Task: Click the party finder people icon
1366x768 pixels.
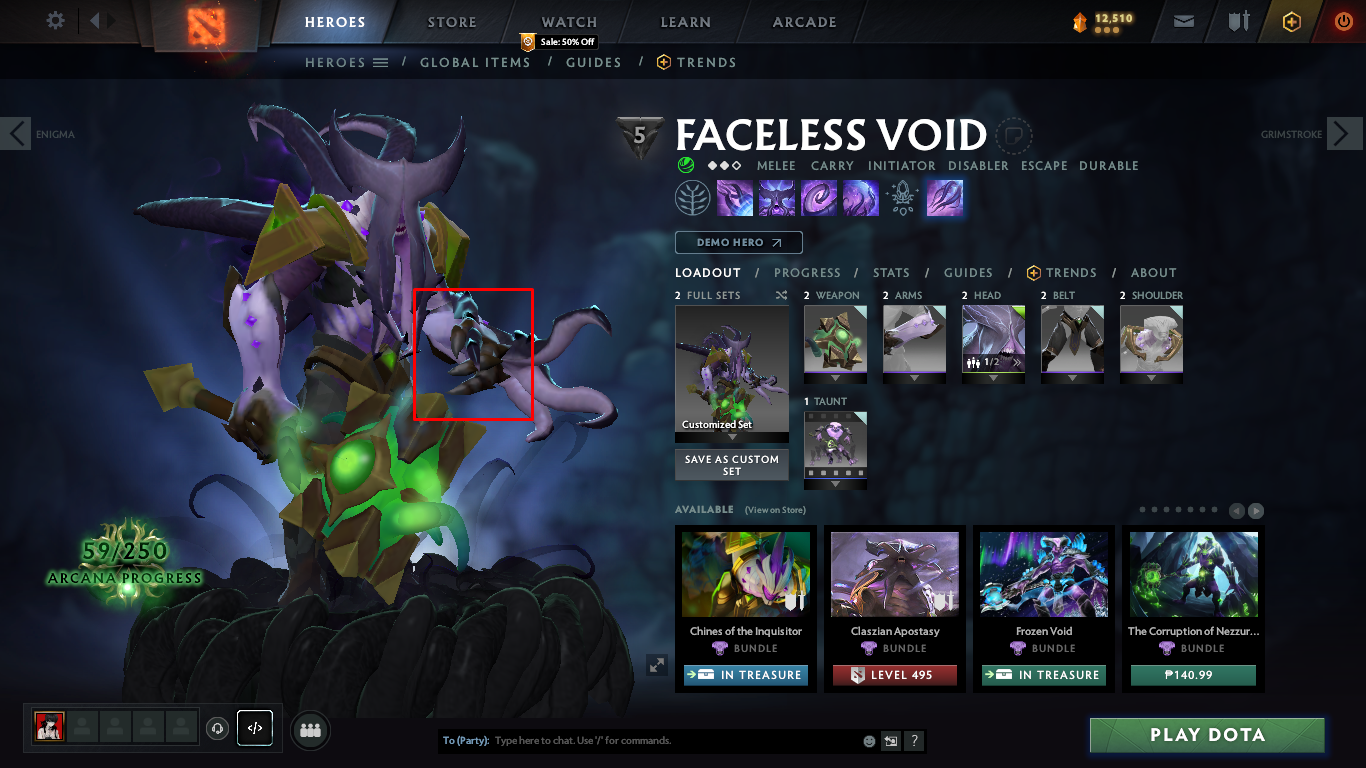Action: [x=309, y=730]
